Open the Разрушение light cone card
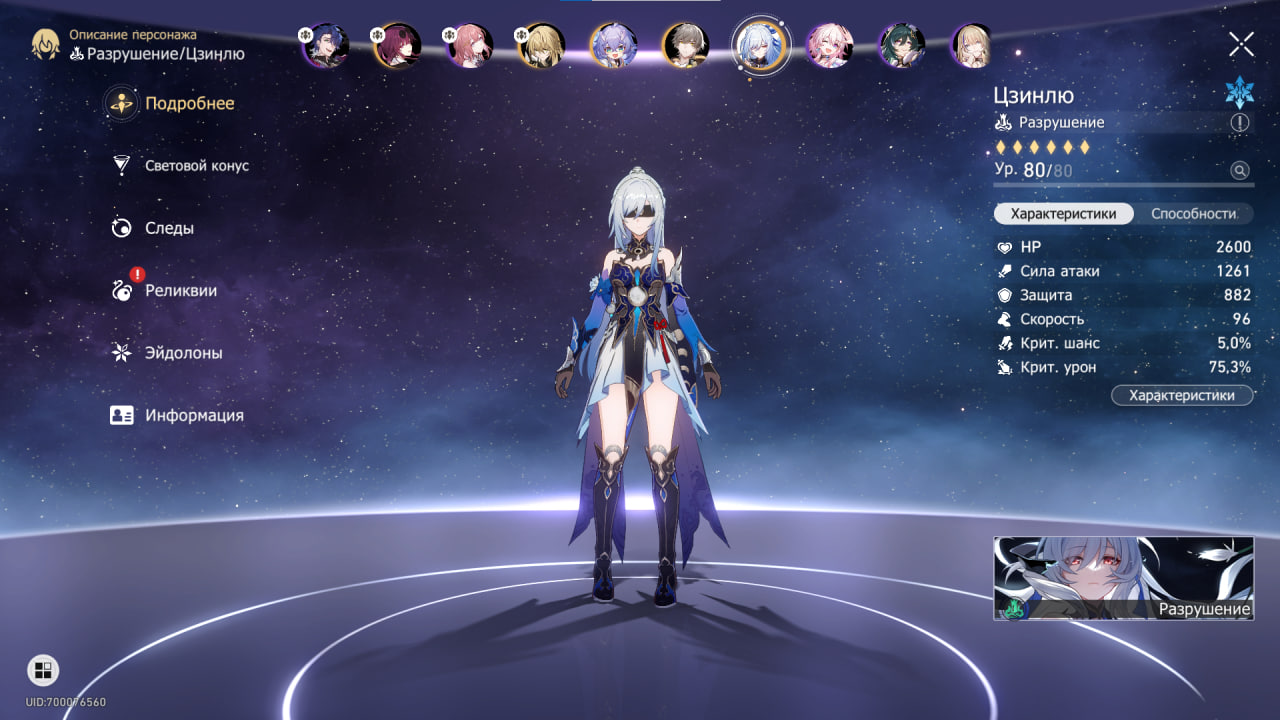 tap(1123, 578)
